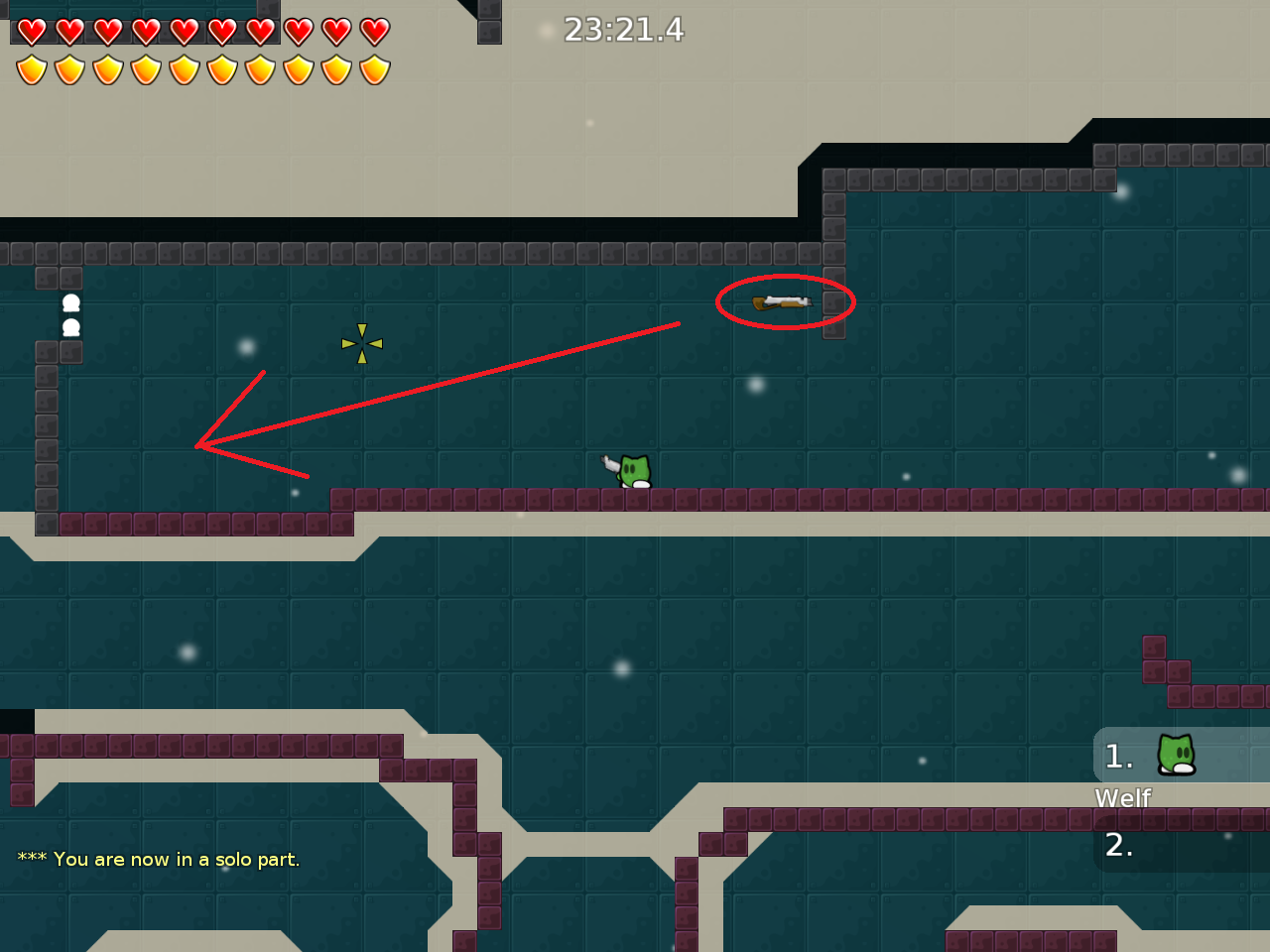Click the lower white ghost pickup on the left
The height and width of the screenshot is (952, 1270).
coord(69,325)
